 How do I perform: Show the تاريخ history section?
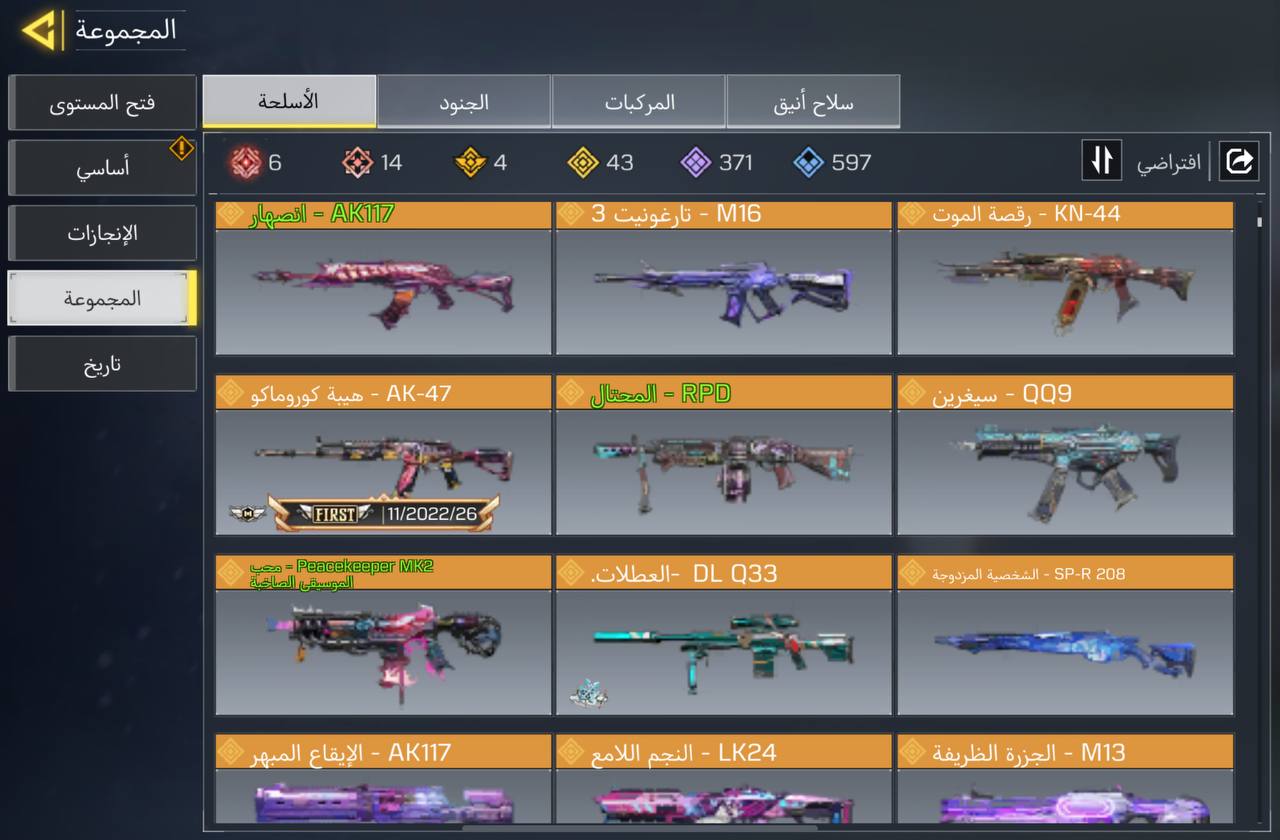(x=102, y=363)
